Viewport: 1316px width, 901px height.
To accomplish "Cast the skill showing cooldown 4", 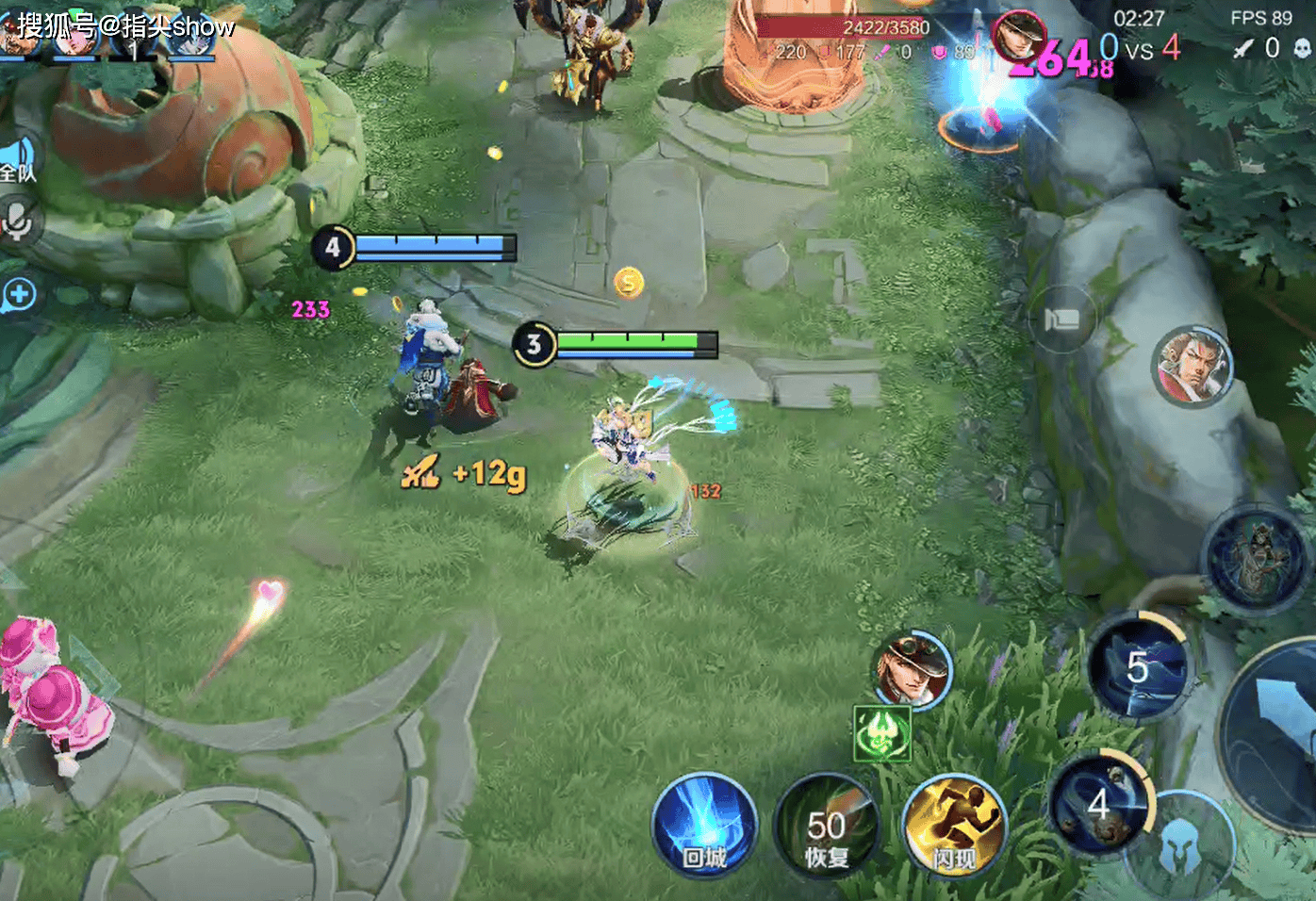I will pos(1099,804).
